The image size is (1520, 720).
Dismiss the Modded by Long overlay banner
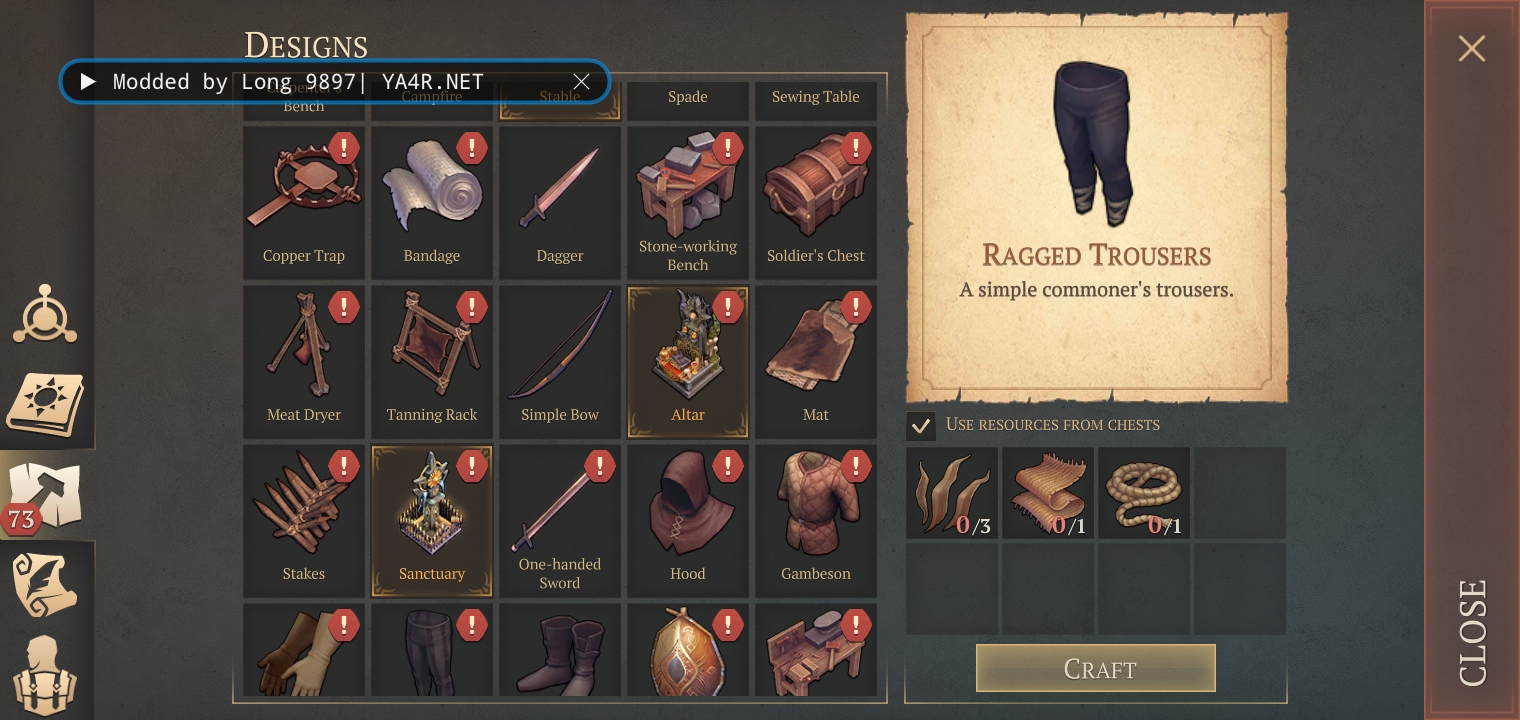(x=581, y=82)
